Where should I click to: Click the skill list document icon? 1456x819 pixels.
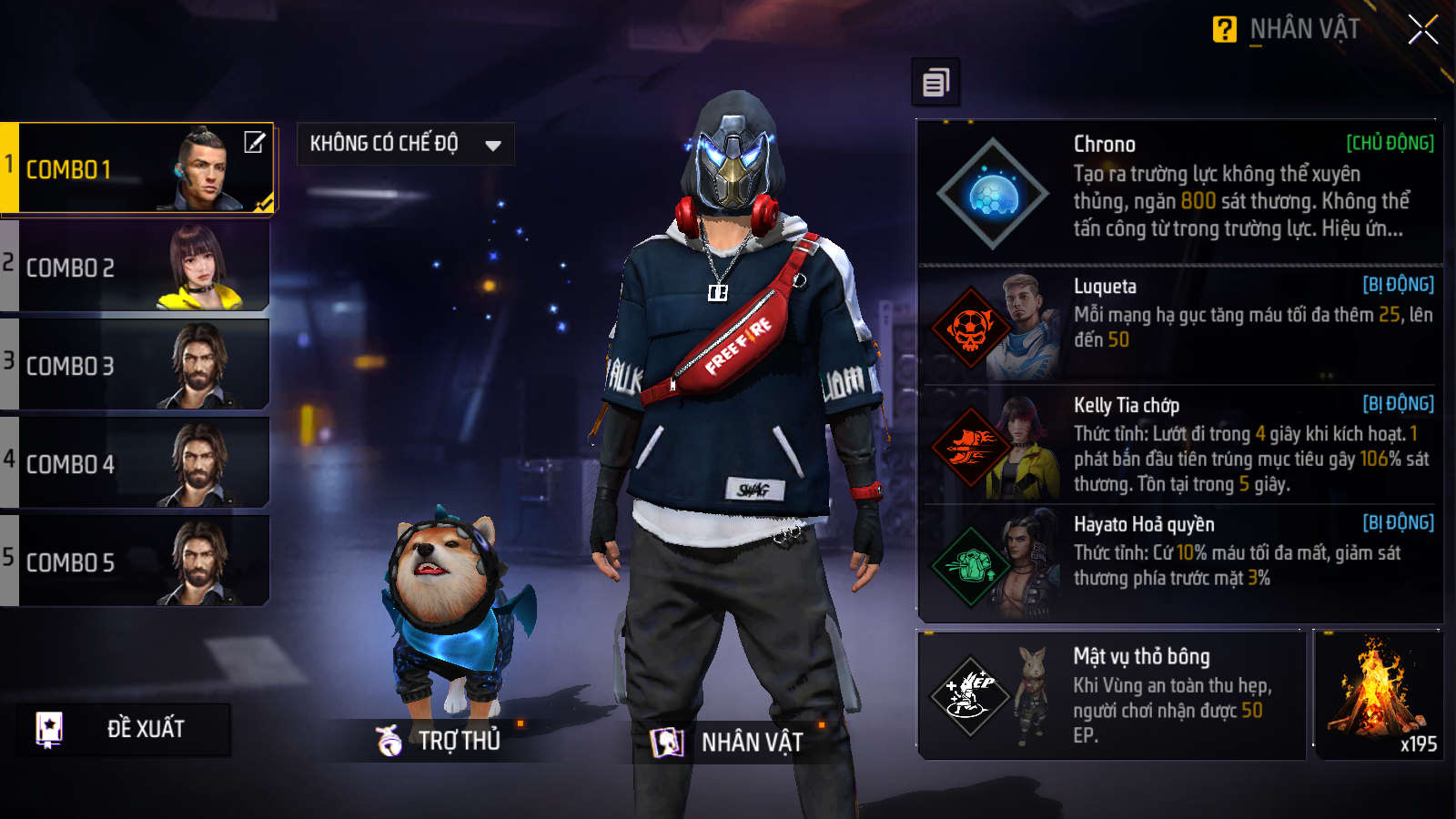pos(935,83)
